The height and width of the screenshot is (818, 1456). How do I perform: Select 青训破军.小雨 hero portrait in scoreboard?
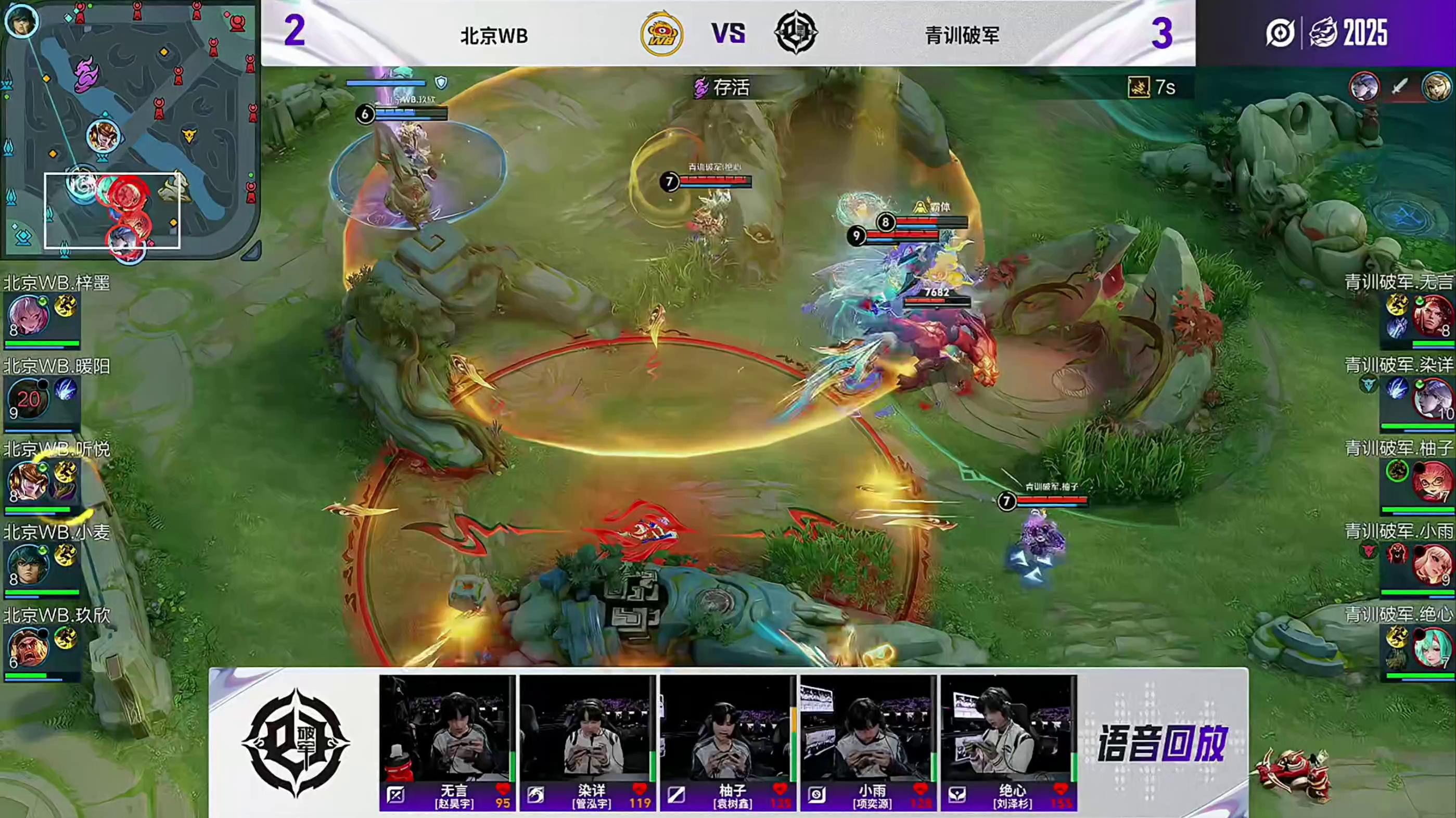1432,564
